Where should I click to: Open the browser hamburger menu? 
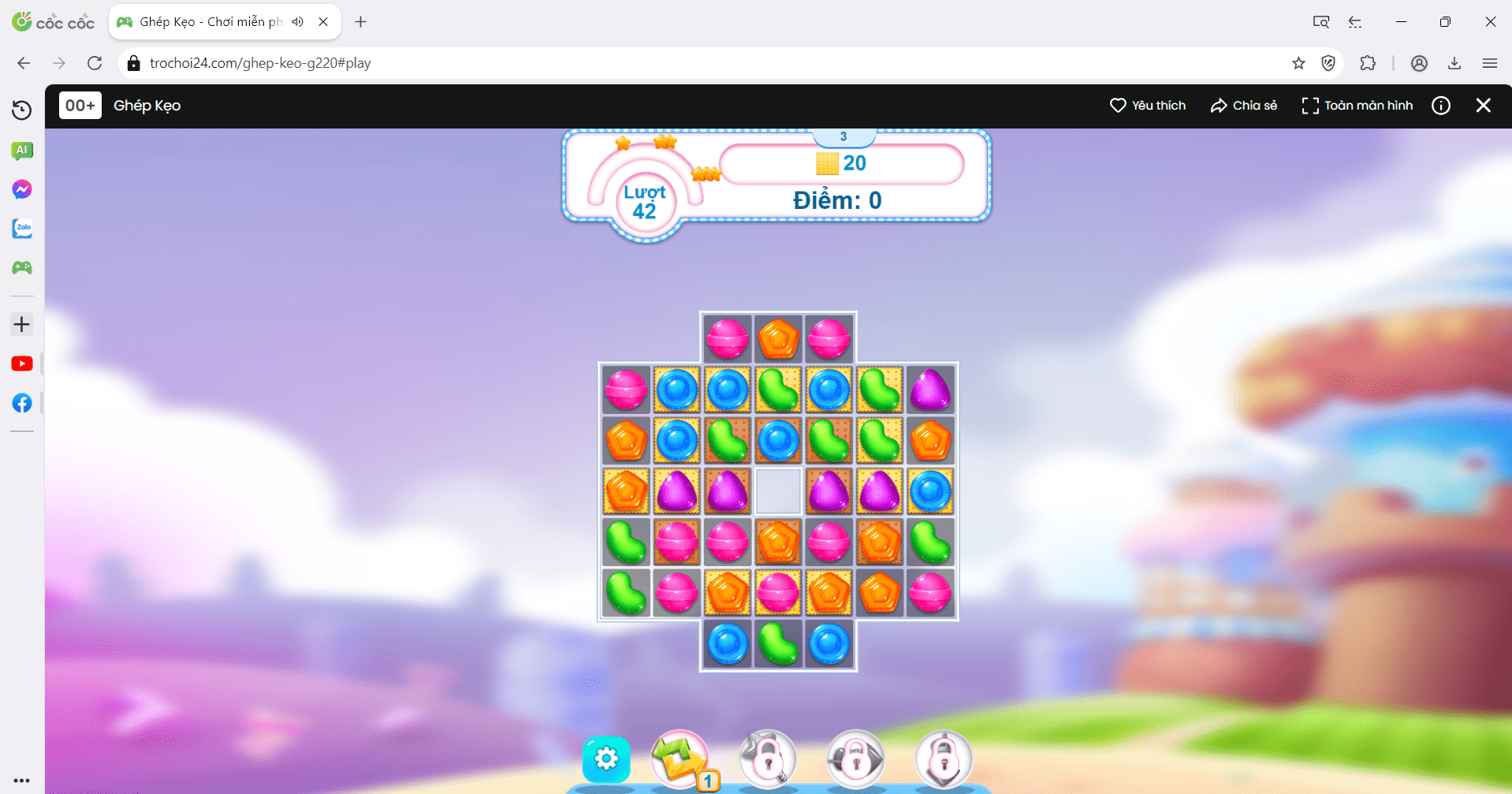tap(1490, 63)
